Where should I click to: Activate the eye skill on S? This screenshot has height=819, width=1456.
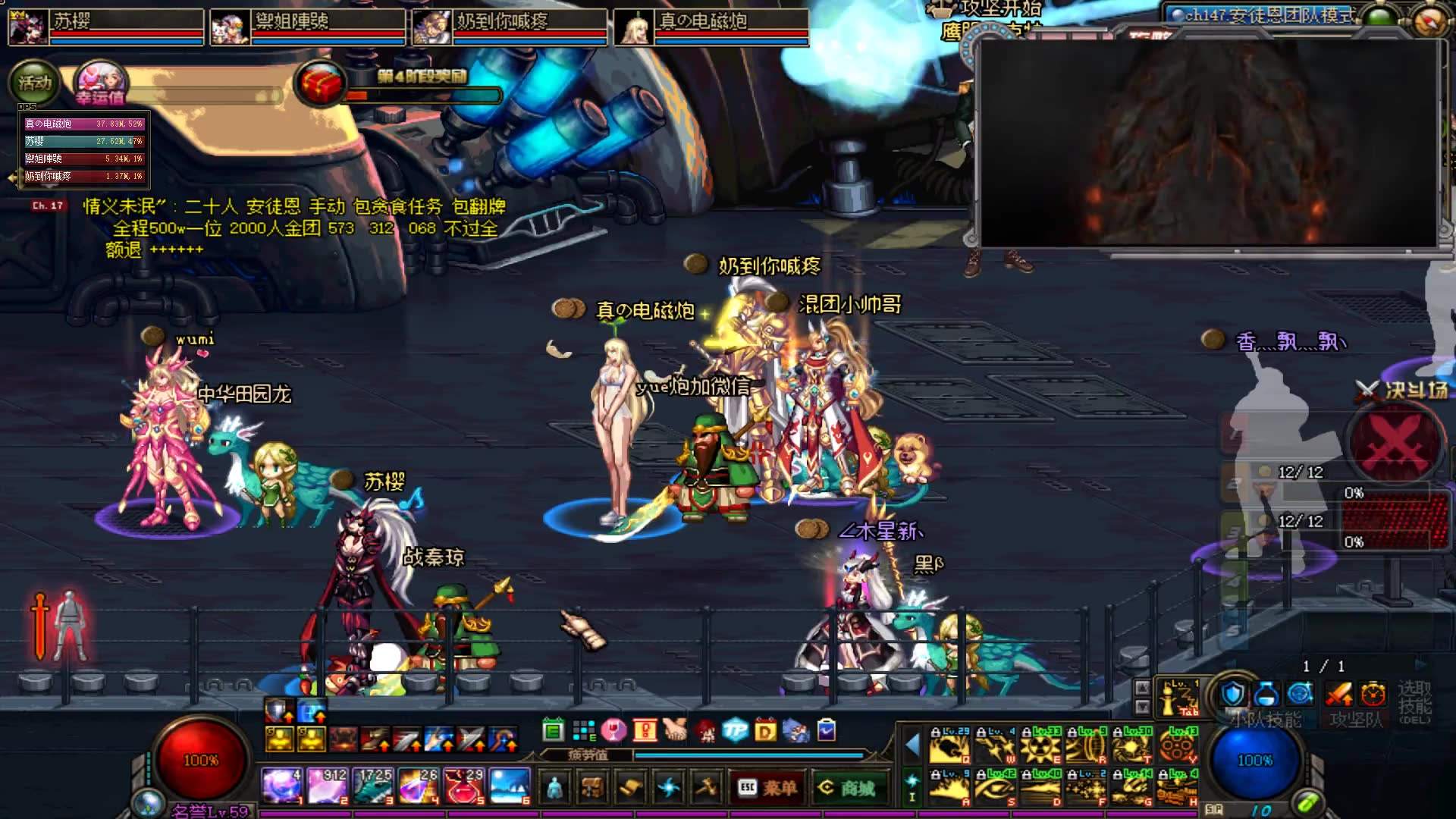pyautogui.click(x=996, y=788)
